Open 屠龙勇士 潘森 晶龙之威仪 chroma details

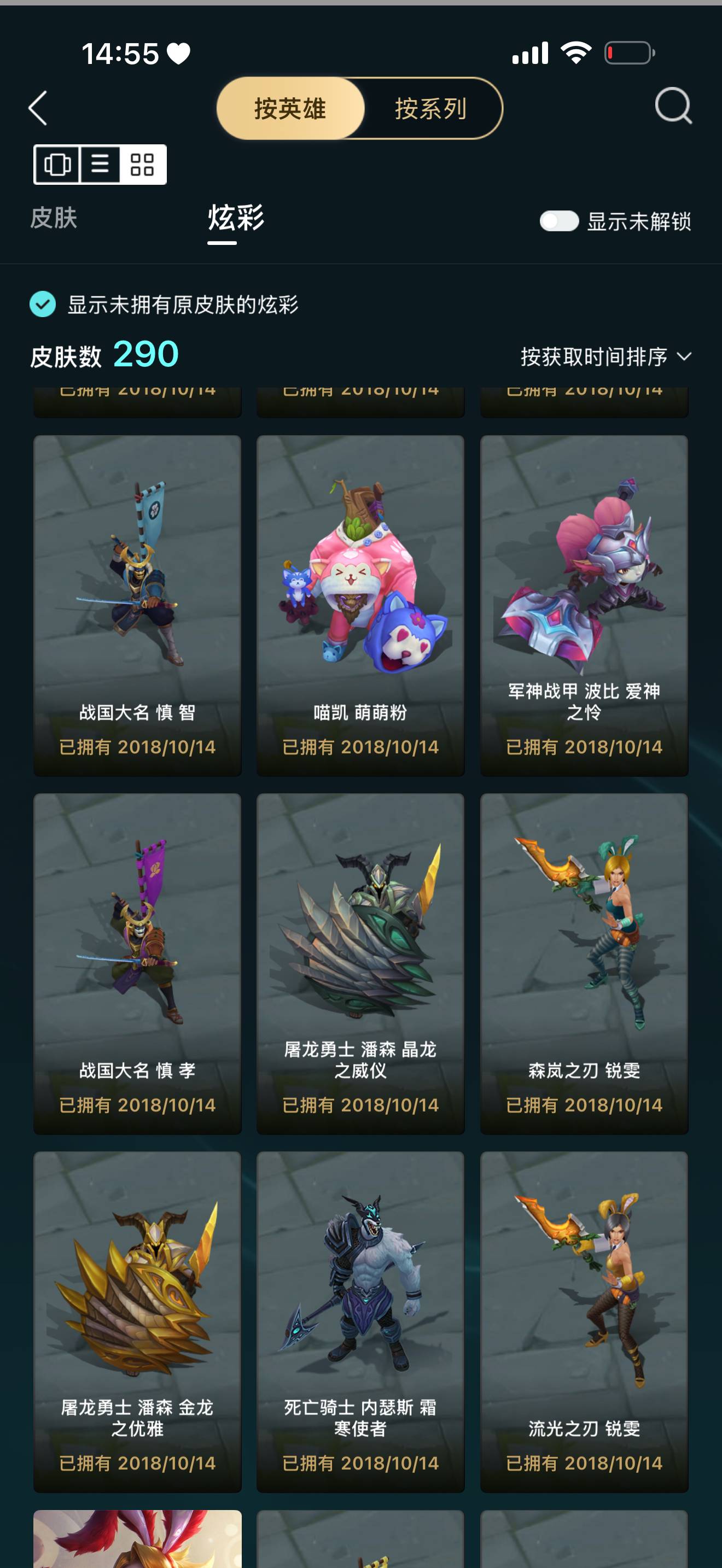[x=360, y=950]
